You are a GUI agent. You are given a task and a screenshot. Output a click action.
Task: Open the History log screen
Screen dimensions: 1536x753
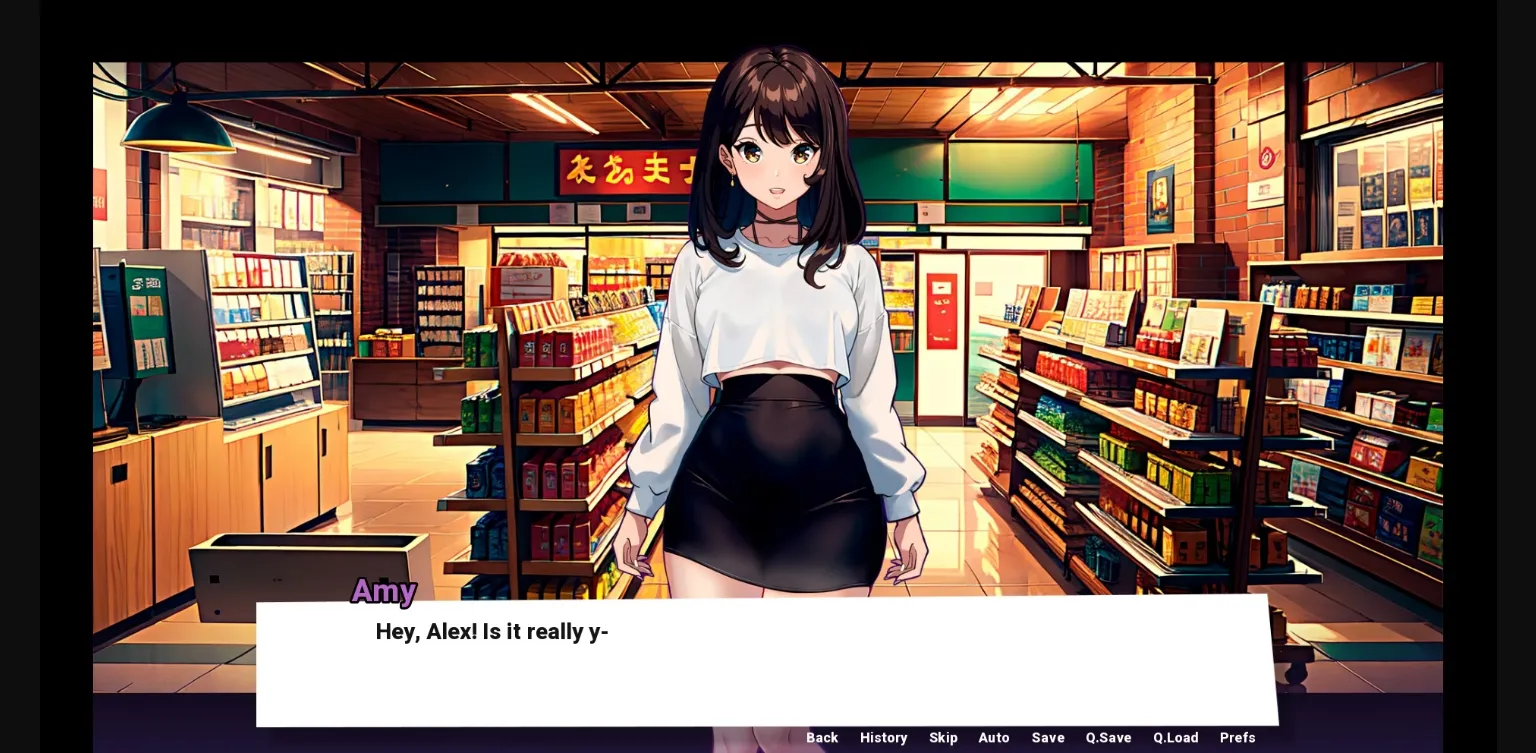tap(884, 738)
